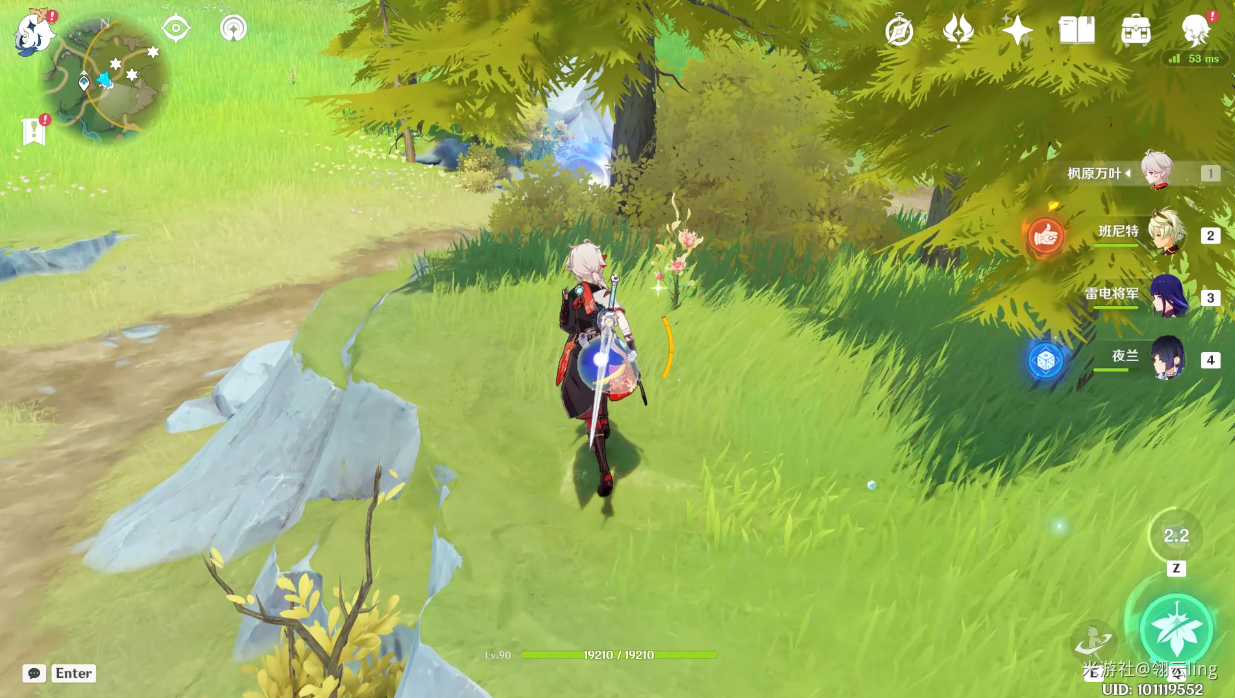Open the quest bookmark icon
Image resolution: width=1235 pixels, height=698 pixels.
34,131
